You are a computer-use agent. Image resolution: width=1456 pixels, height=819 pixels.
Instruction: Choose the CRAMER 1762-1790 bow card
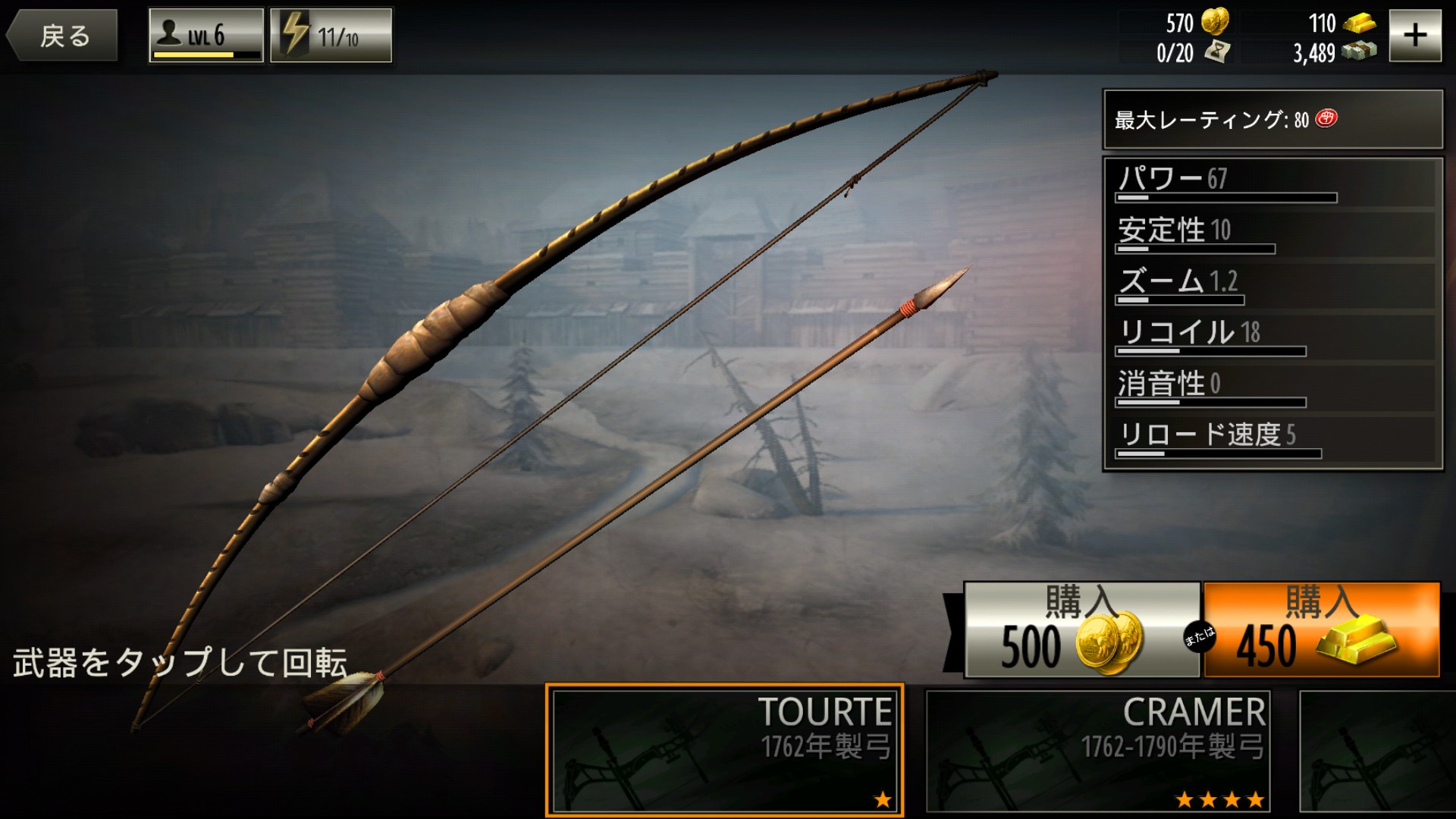click(1097, 749)
